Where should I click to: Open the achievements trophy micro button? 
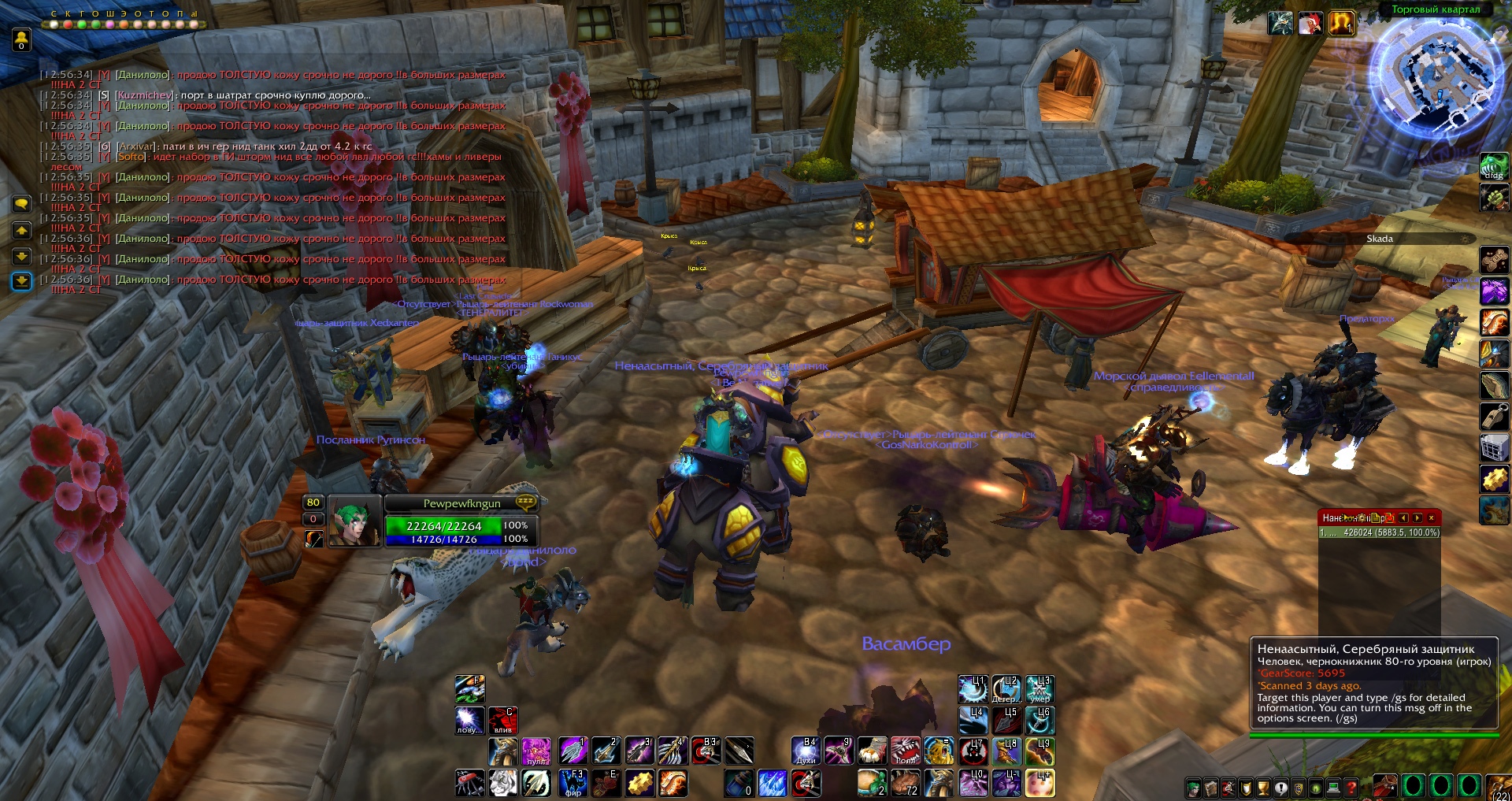pyautogui.click(x=1263, y=788)
